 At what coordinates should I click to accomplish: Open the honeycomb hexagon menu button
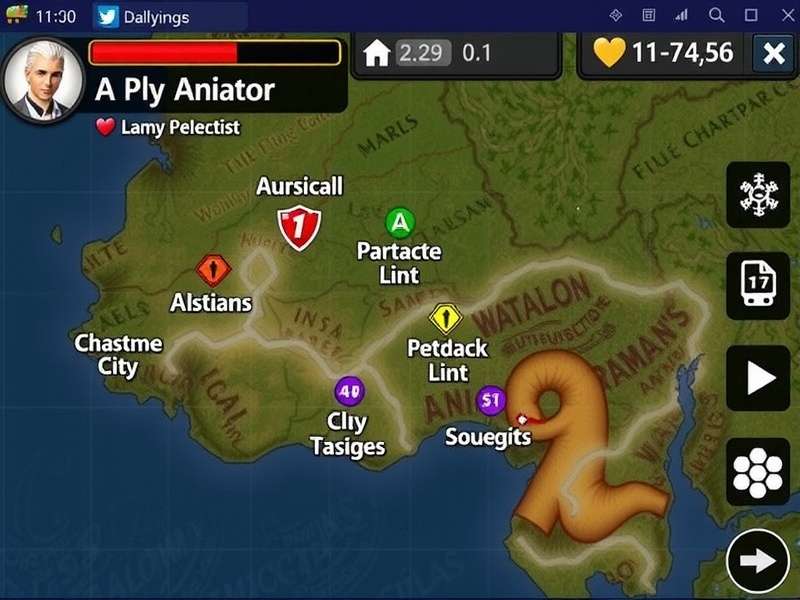[758, 471]
